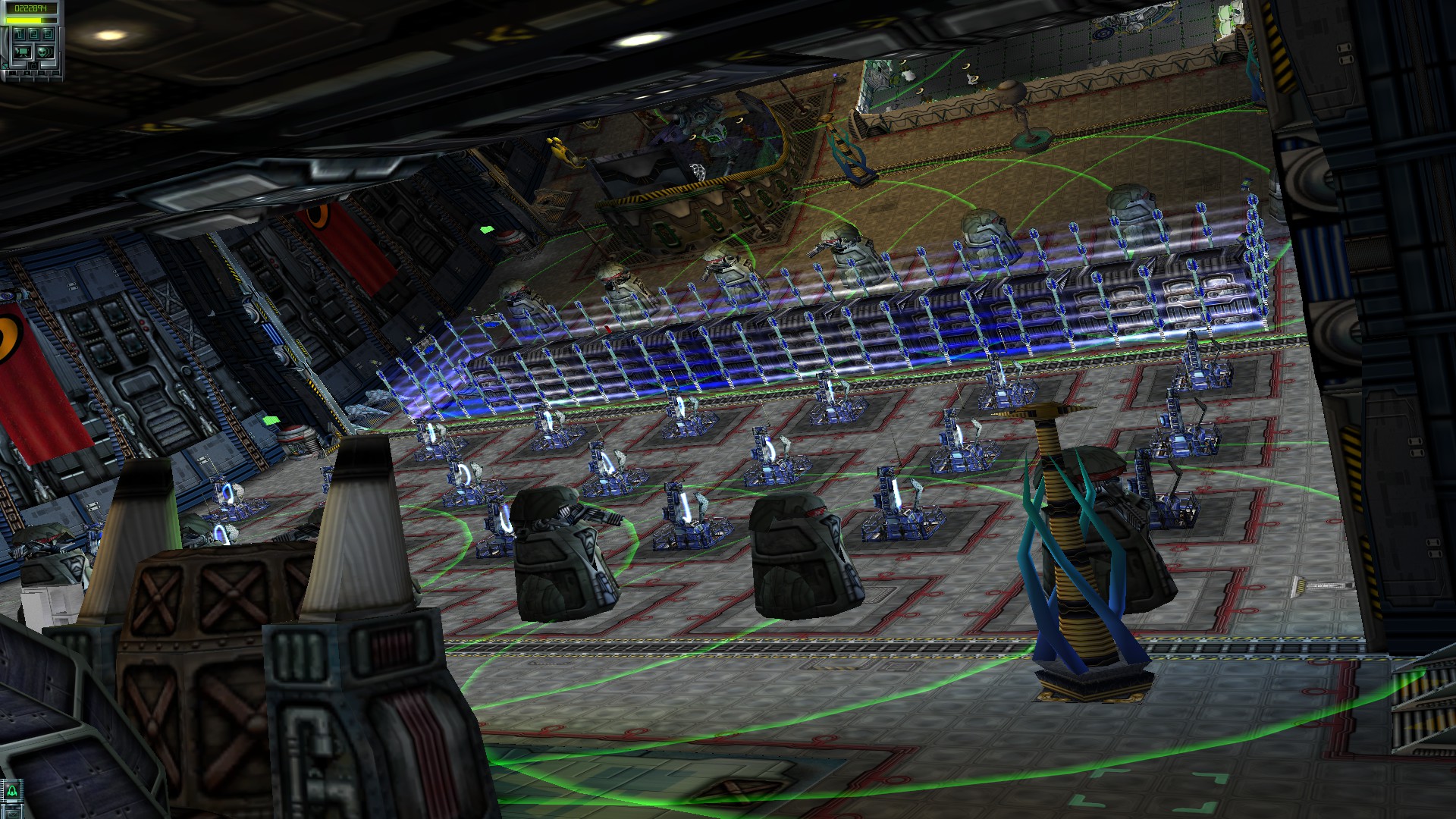Click the teal diamond indicator icon
Viewport: 1456px width, 819px height.
[5, 66]
